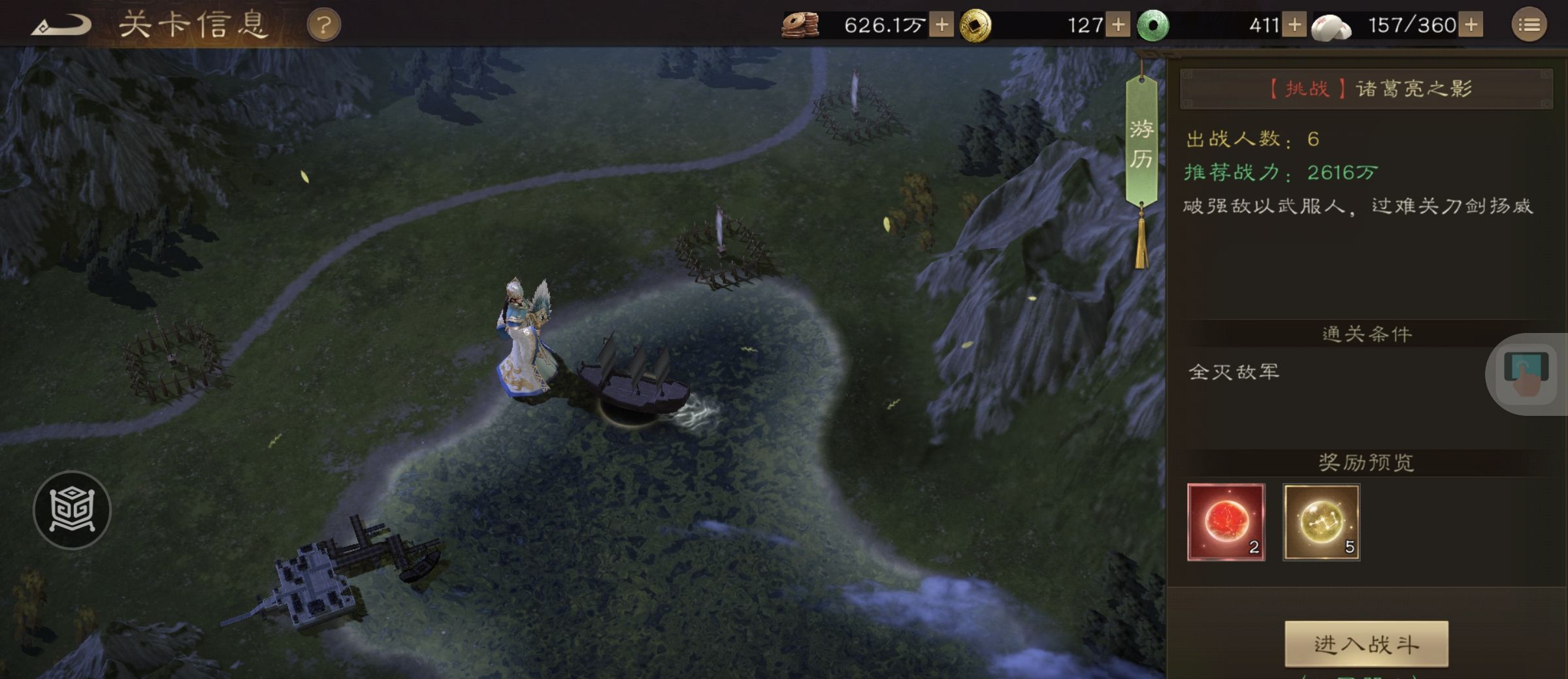Open the question mark help button
The width and height of the screenshot is (1568, 679).
click(x=323, y=25)
